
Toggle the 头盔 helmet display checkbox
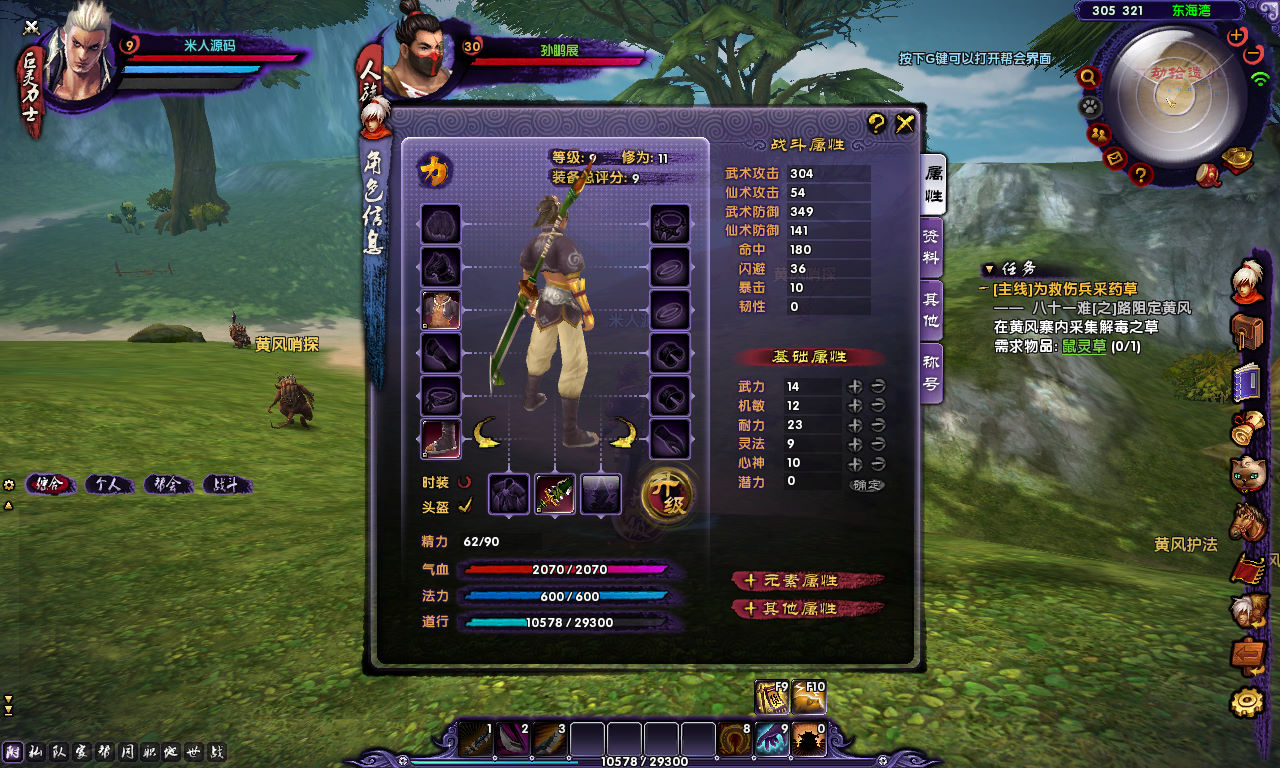465,506
